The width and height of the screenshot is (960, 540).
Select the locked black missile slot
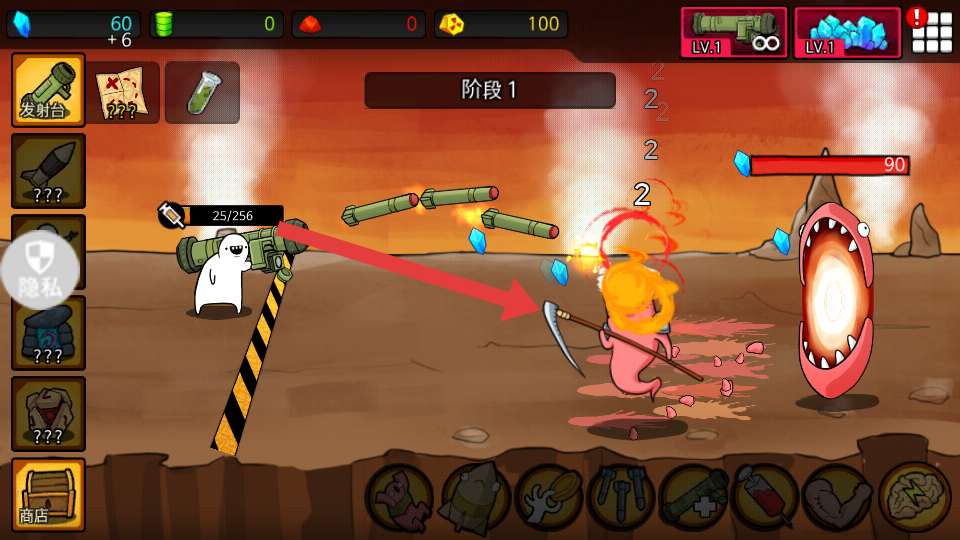(x=48, y=170)
